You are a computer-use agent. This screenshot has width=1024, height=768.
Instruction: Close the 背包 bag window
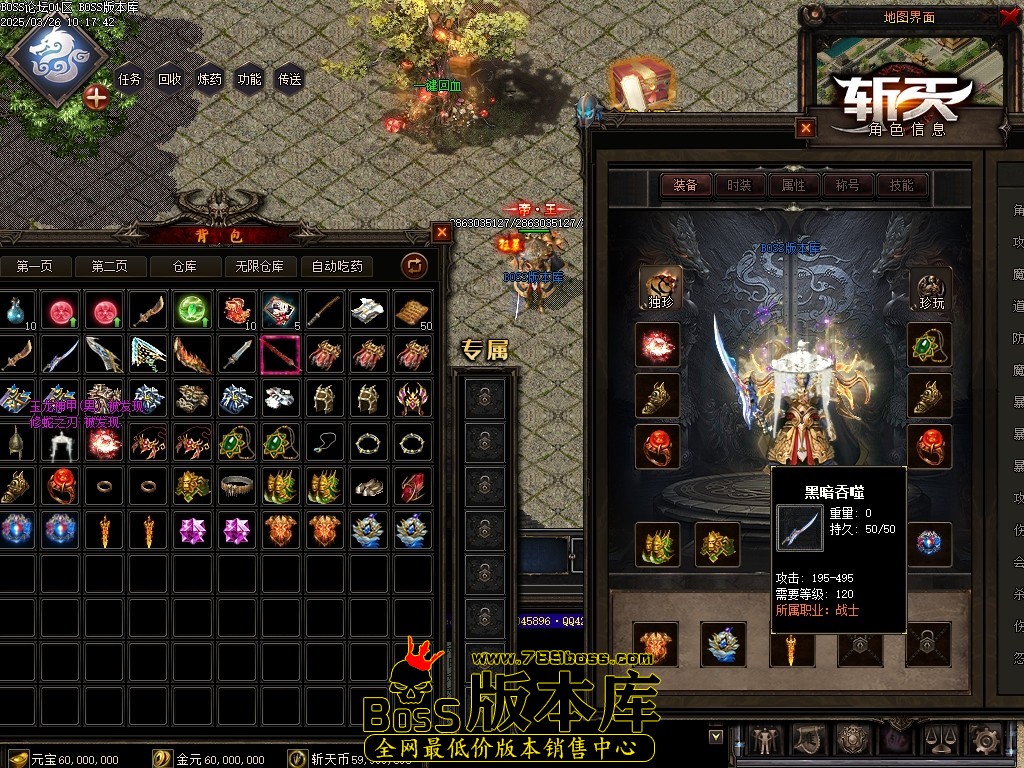click(x=442, y=232)
